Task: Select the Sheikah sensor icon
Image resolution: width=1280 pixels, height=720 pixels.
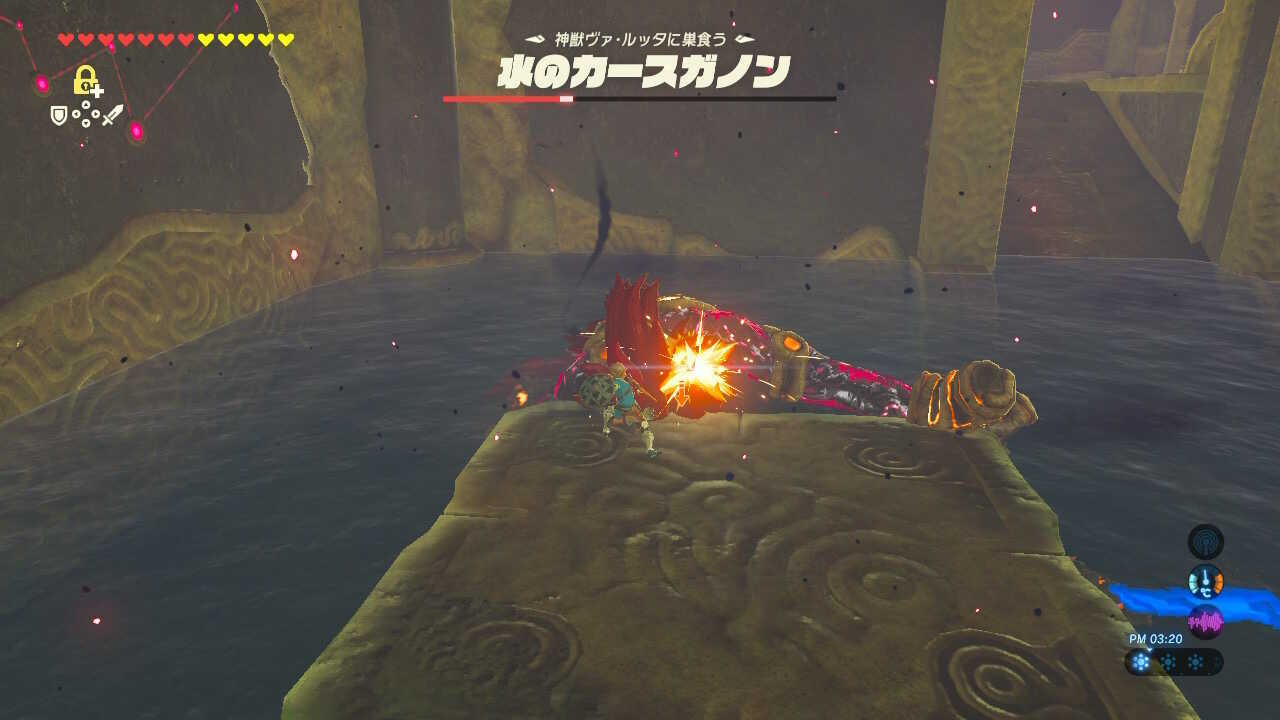Action: click(1205, 541)
